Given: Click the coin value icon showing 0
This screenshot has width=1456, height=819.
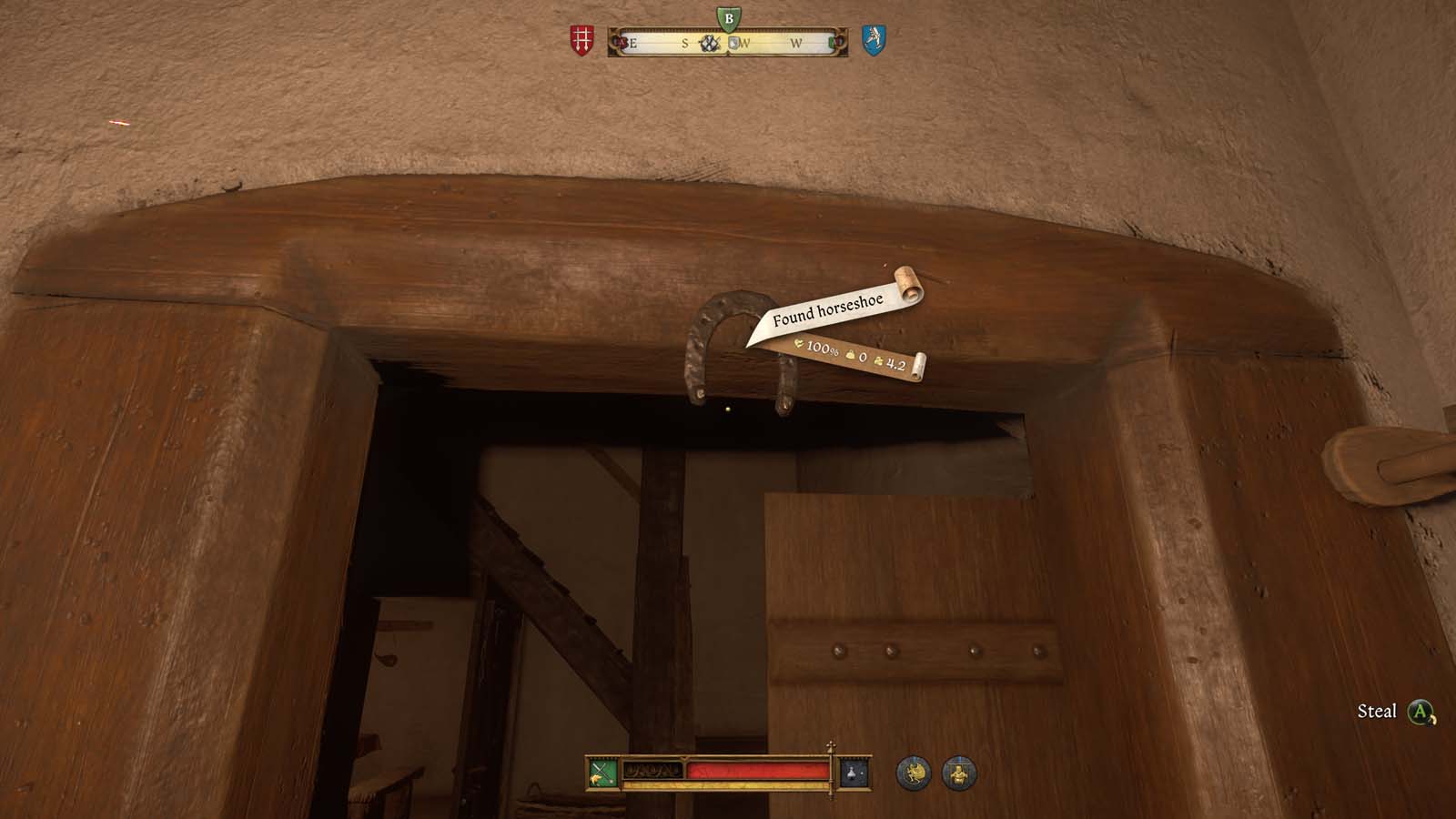Looking at the screenshot, I should [850, 355].
